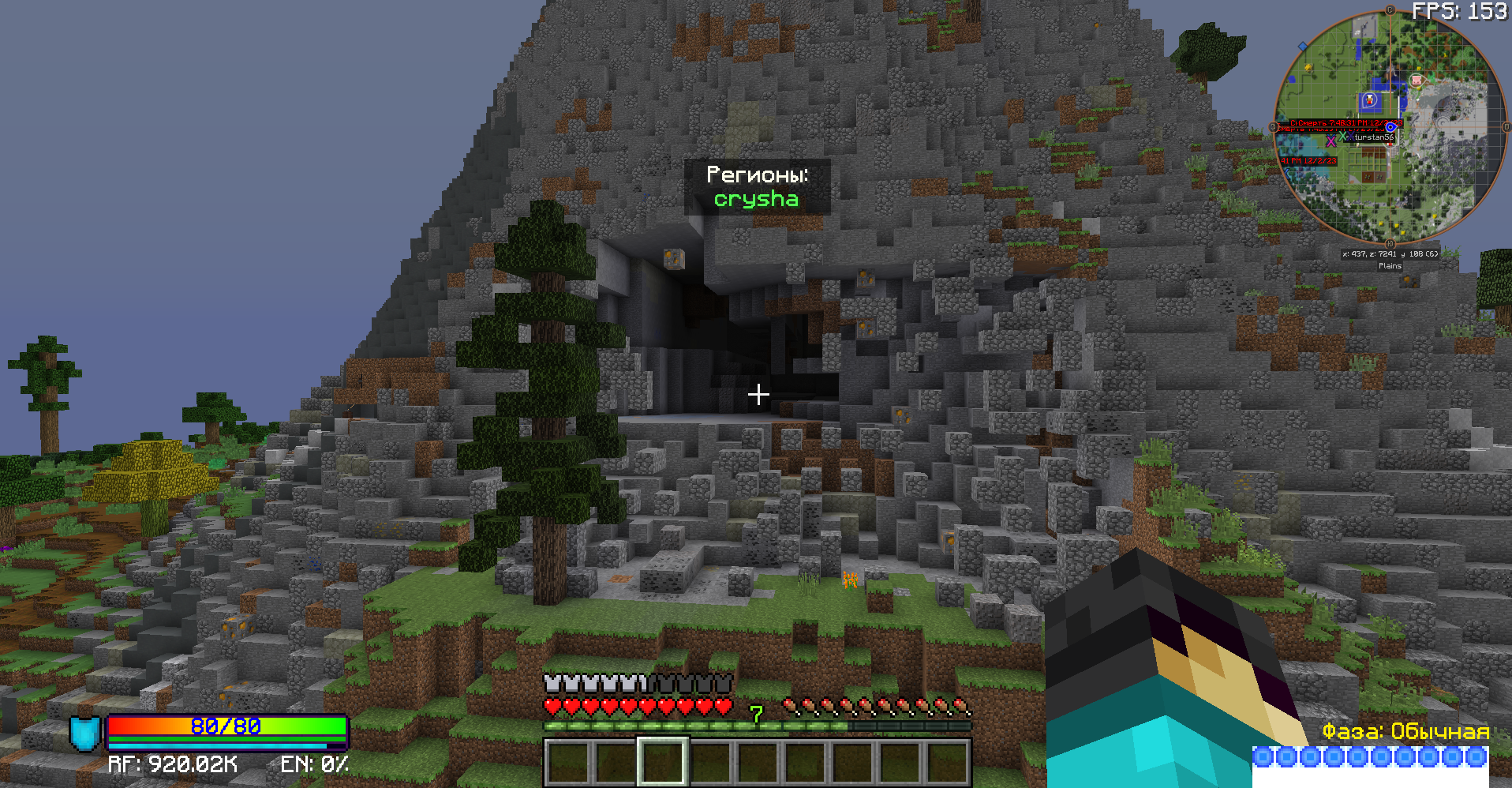
Task: Select the magenta X waypoint on minimap
Action: 1331,141
